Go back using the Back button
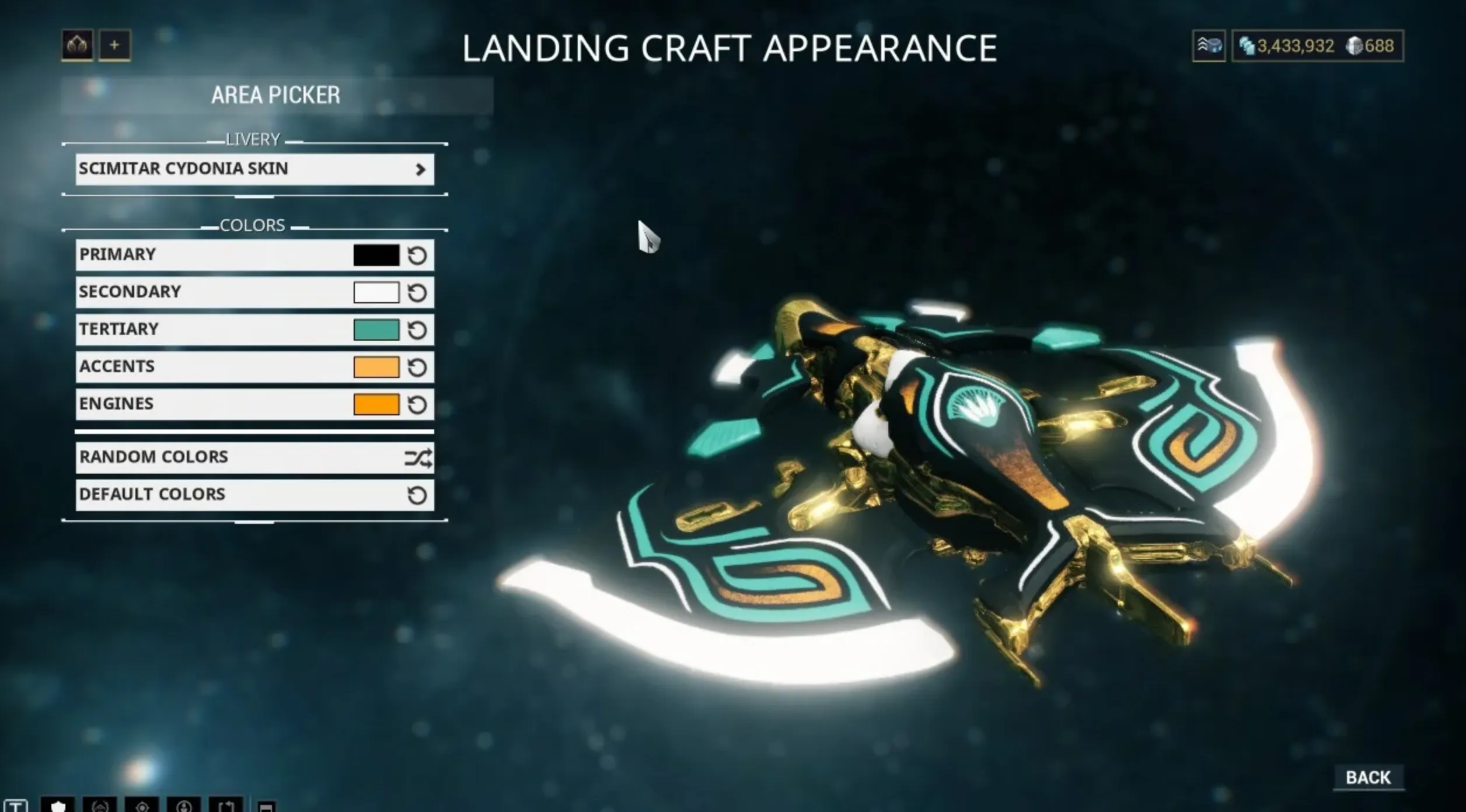Image resolution: width=1466 pixels, height=812 pixels. pos(1368,778)
